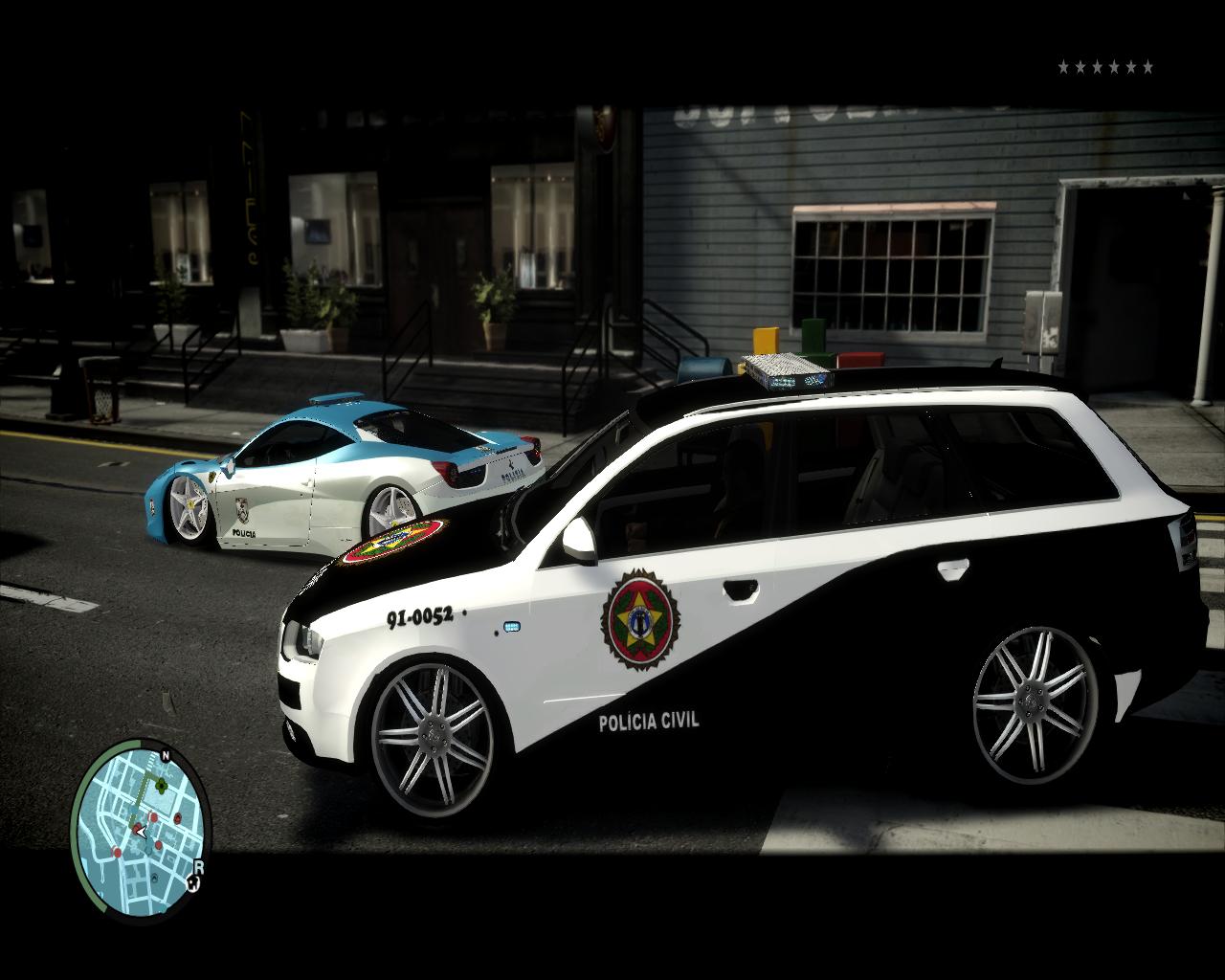Click the white safehouse icon on the minimap rim
Image resolution: width=1225 pixels, height=980 pixels.
[192, 884]
